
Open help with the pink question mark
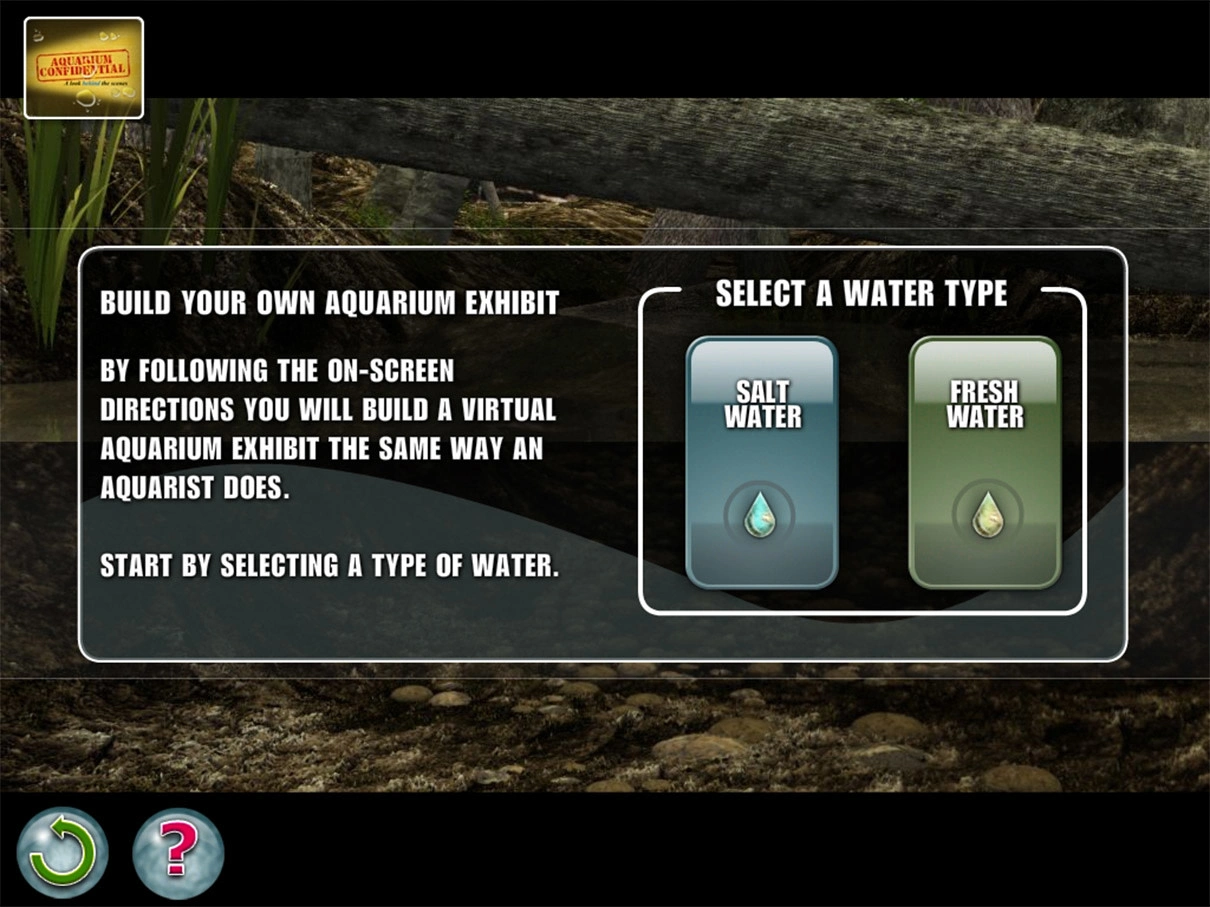tap(178, 852)
